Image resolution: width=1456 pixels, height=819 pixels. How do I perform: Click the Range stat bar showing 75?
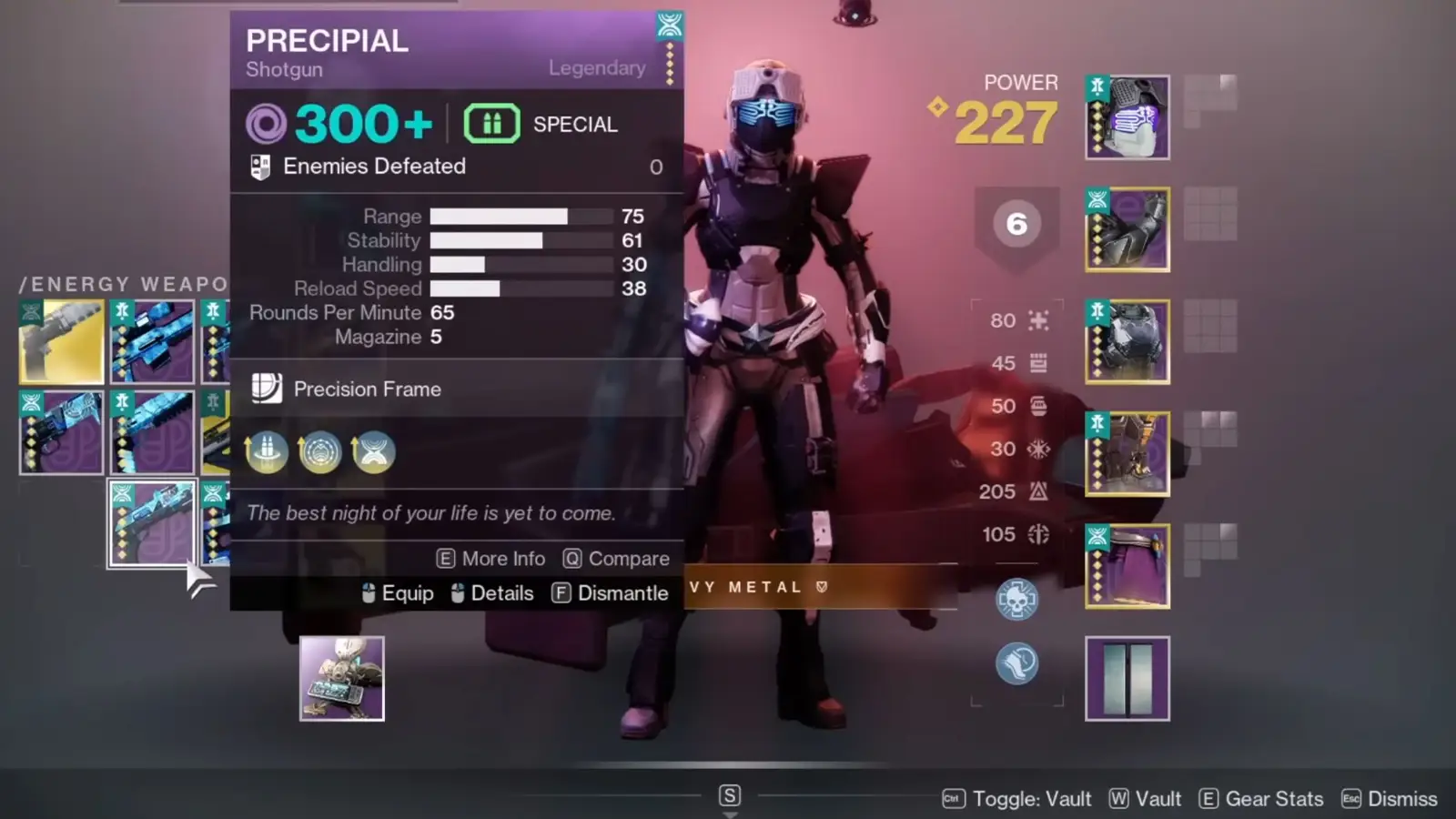point(520,217)
